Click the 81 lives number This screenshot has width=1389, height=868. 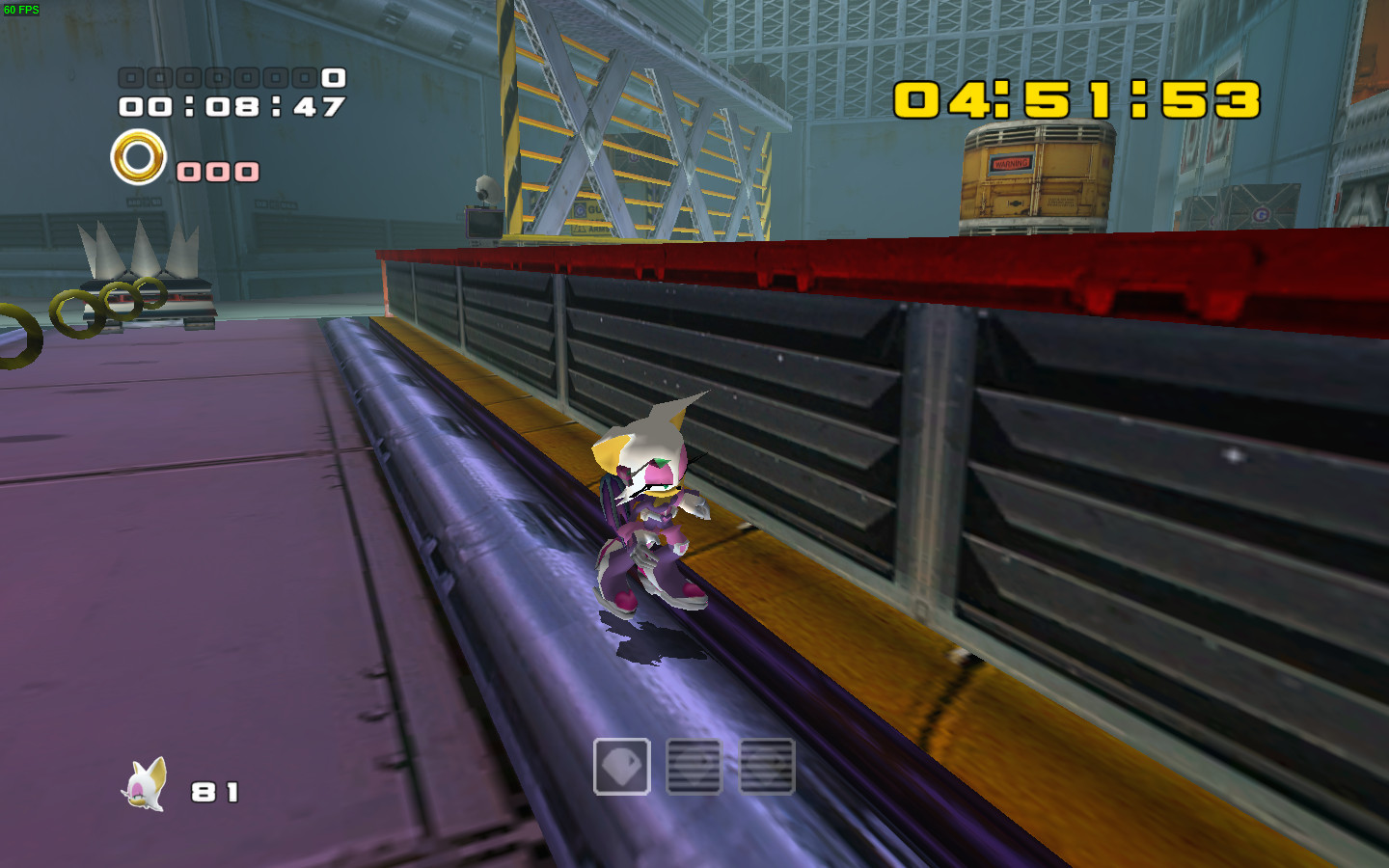tap(216, 789)
